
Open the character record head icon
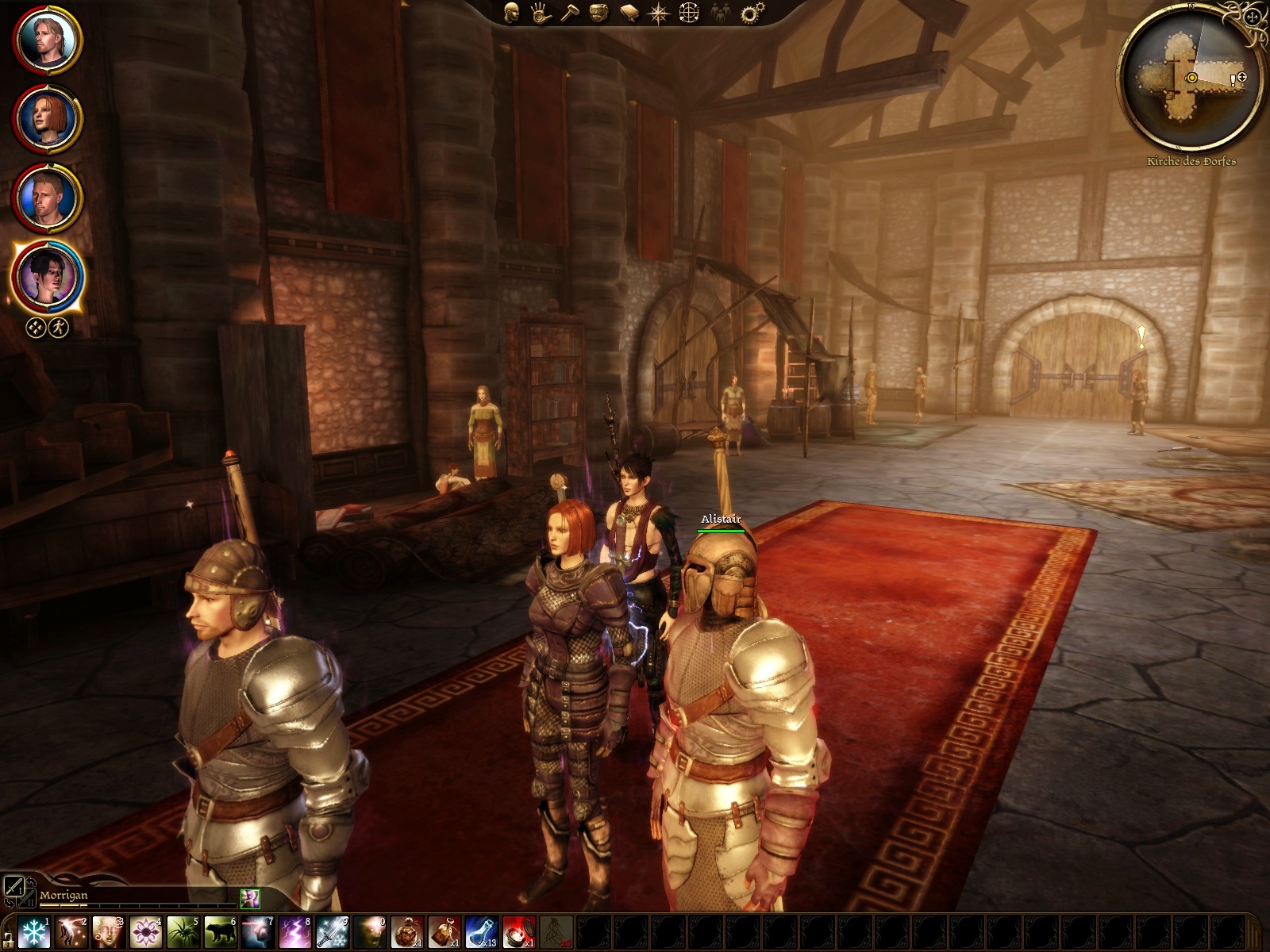512,13
